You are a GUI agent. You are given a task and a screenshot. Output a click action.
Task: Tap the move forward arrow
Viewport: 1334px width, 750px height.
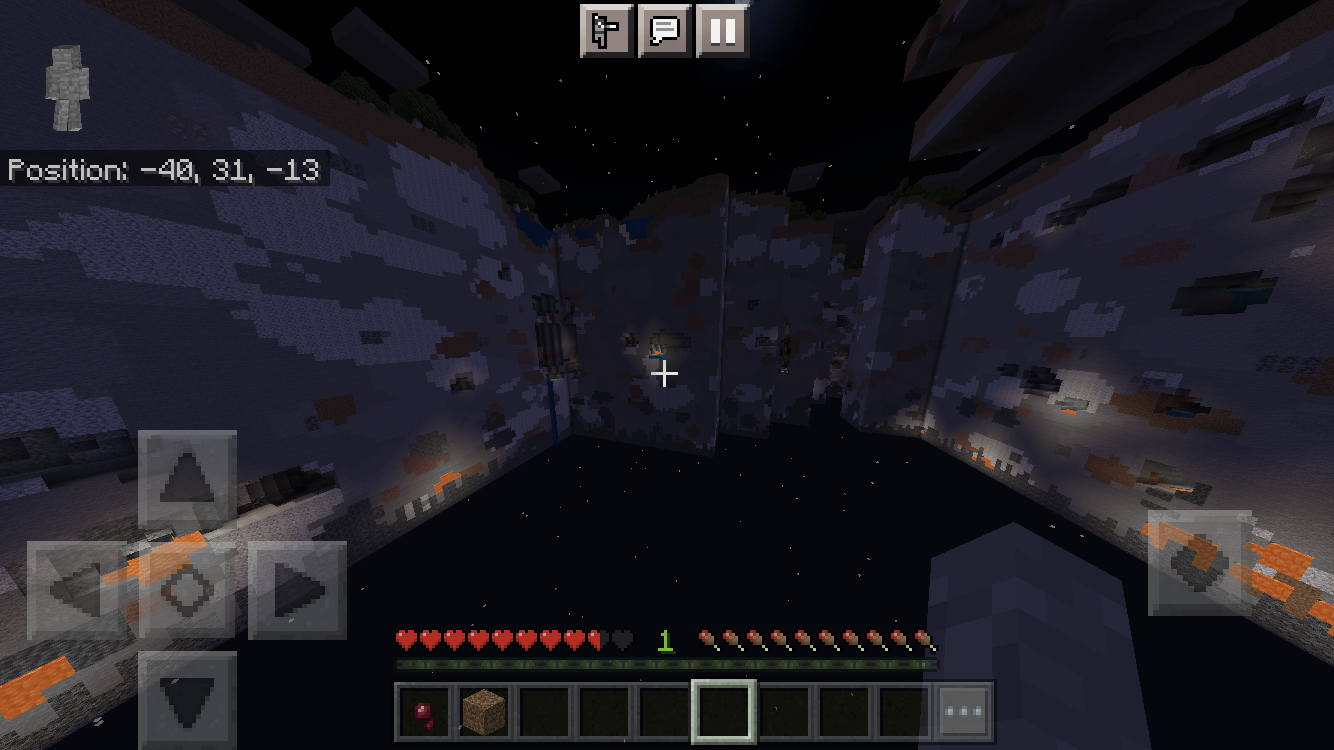tap(187, 480)
